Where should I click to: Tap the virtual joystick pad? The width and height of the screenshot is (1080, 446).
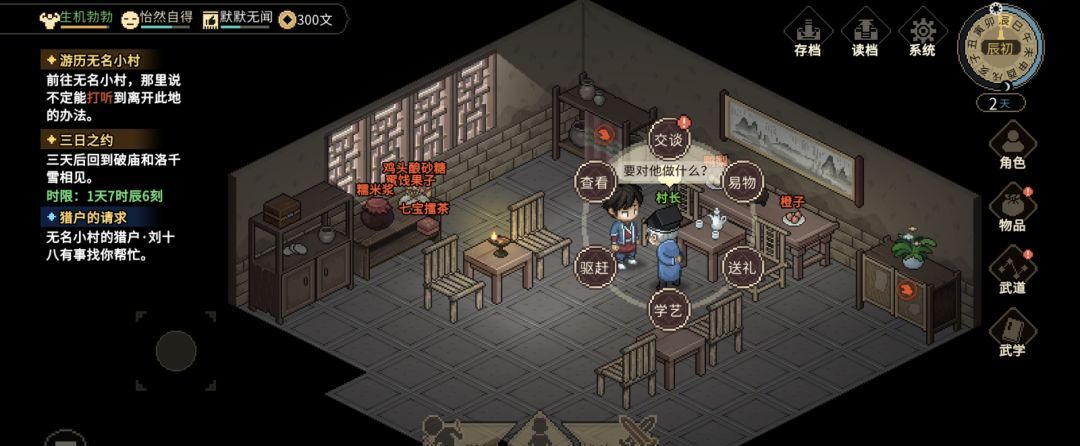(x=176, y=350)
